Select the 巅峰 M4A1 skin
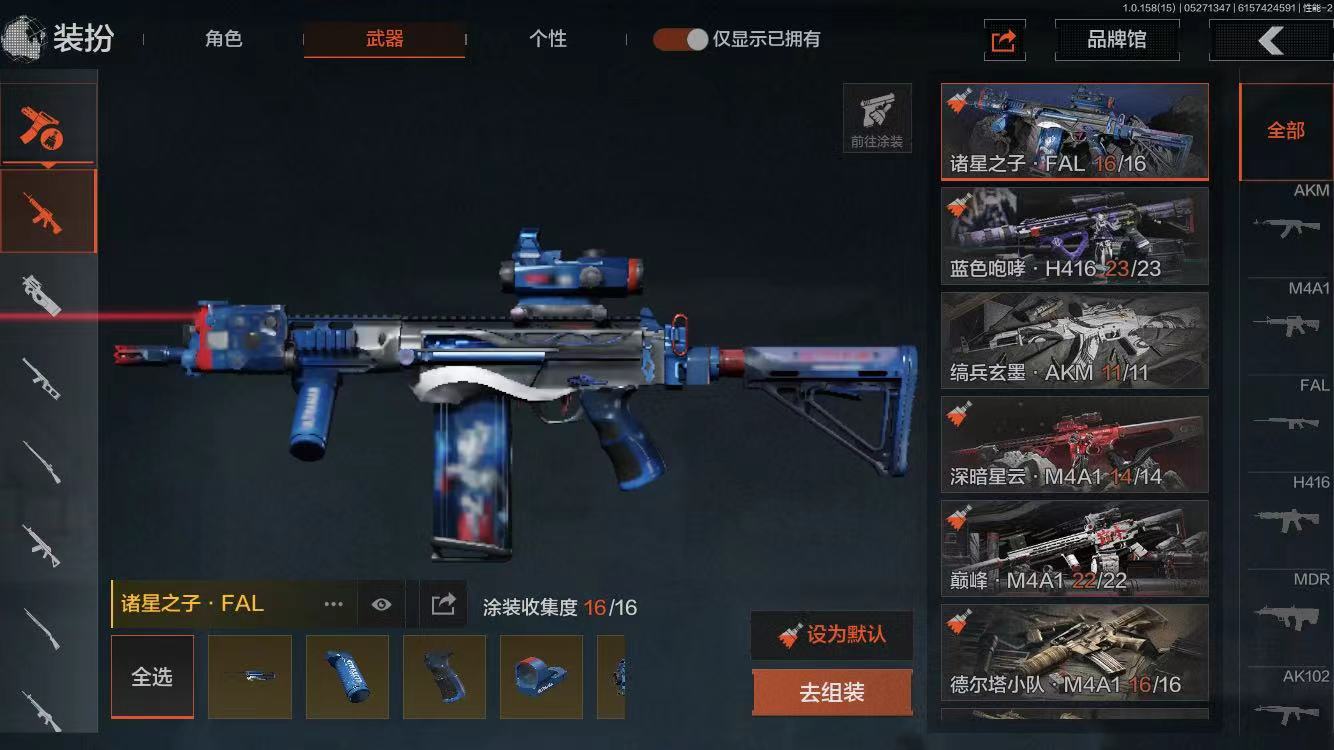The width and height of the screenshot is (1334, 750). pos(1074,548)
